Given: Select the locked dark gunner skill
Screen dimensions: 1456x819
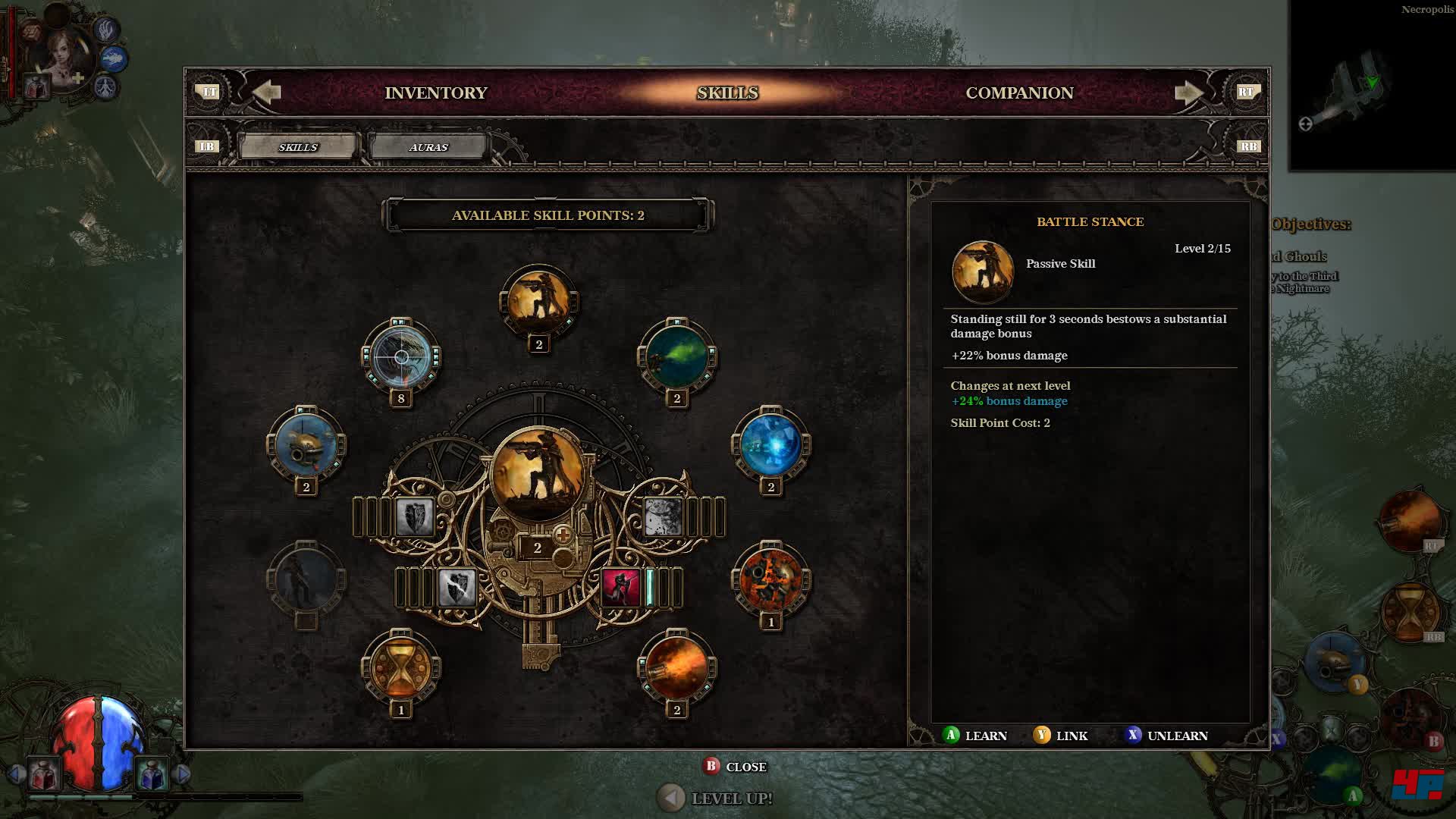Looking at the screenshot, I should coord(306,579).
